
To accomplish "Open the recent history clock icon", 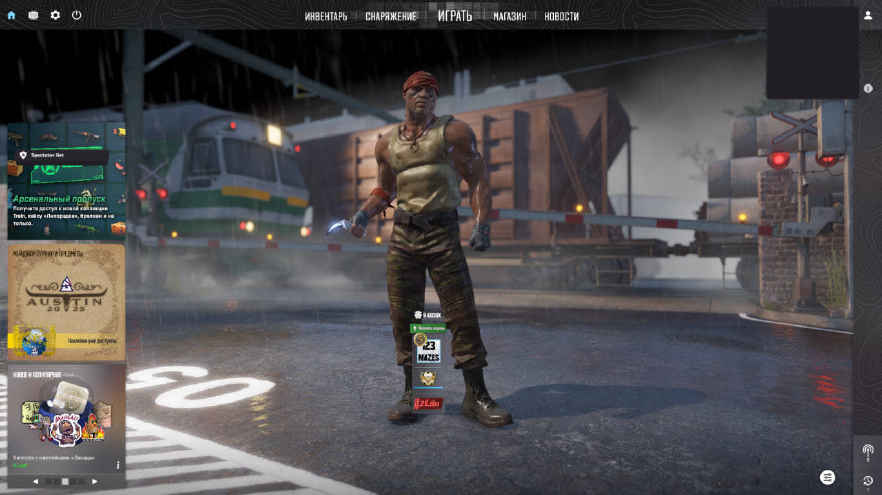I will pyautogui.click(x=867, y=480).
